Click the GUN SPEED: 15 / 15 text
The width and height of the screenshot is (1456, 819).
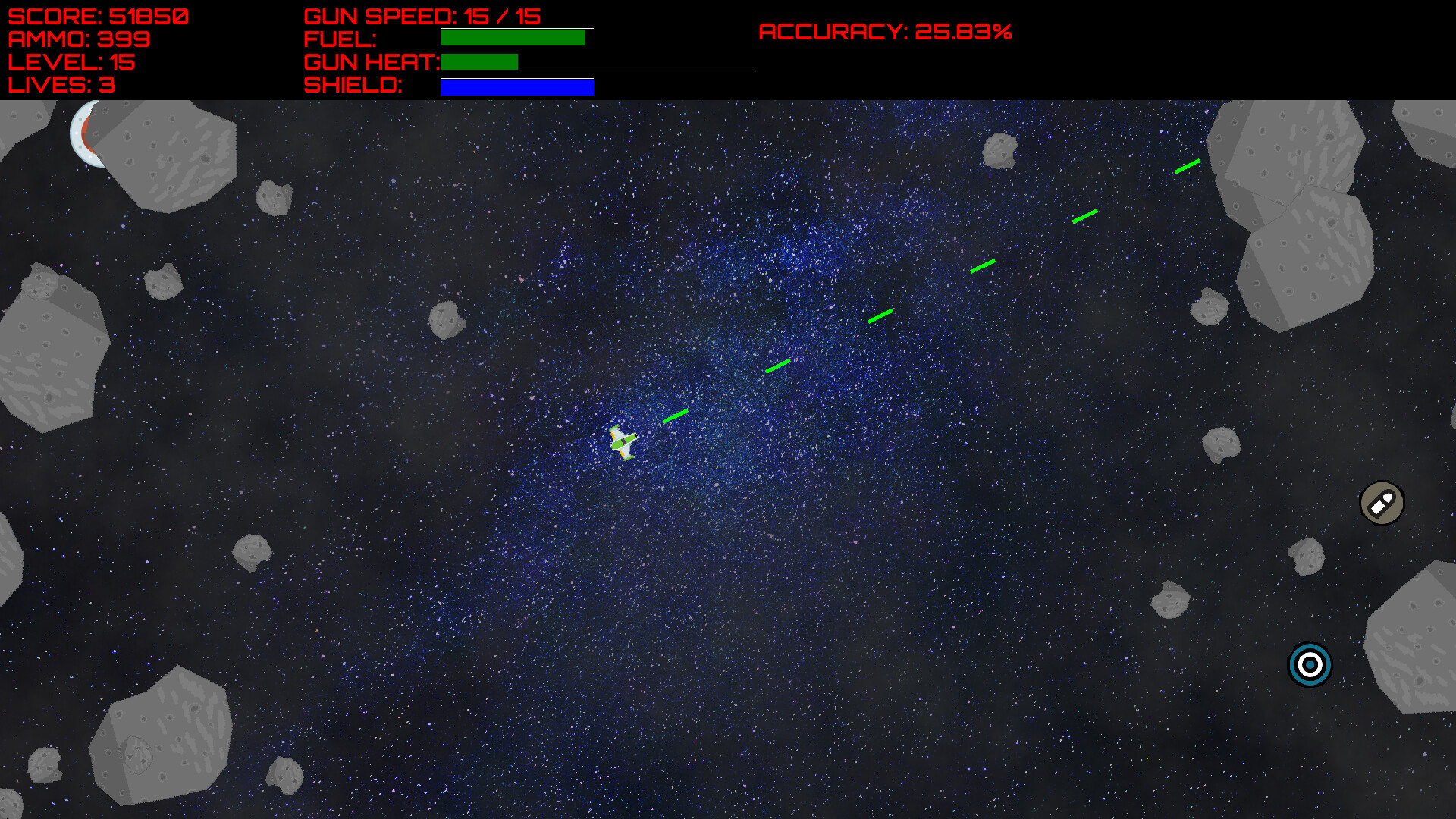(x=422, y=14)
